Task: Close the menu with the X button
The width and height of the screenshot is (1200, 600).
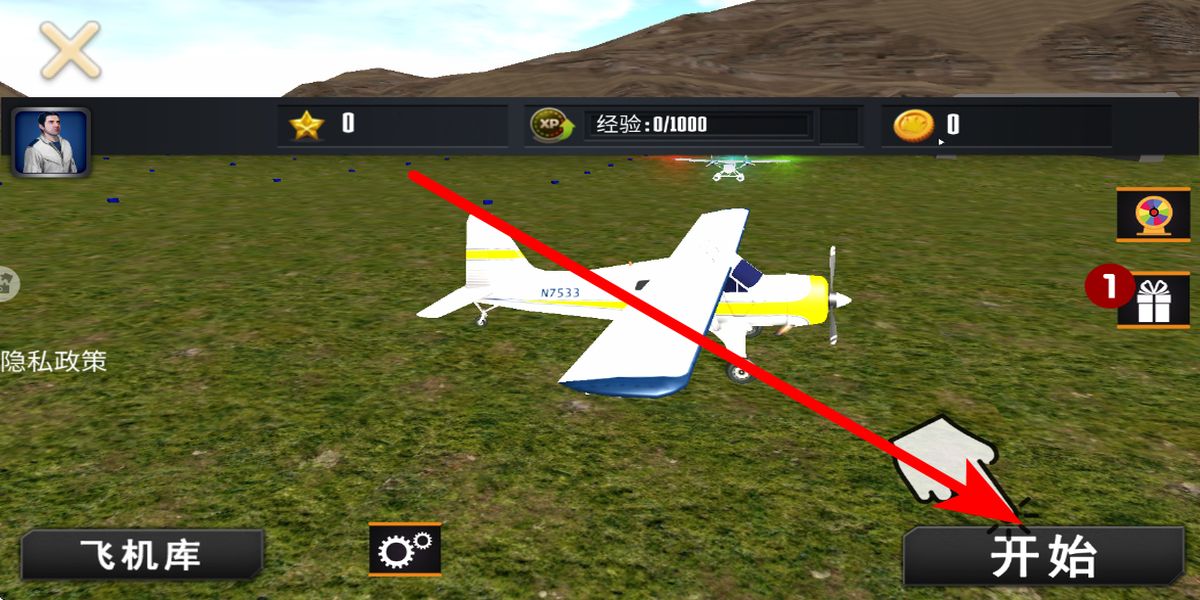Action: point(69,49)
